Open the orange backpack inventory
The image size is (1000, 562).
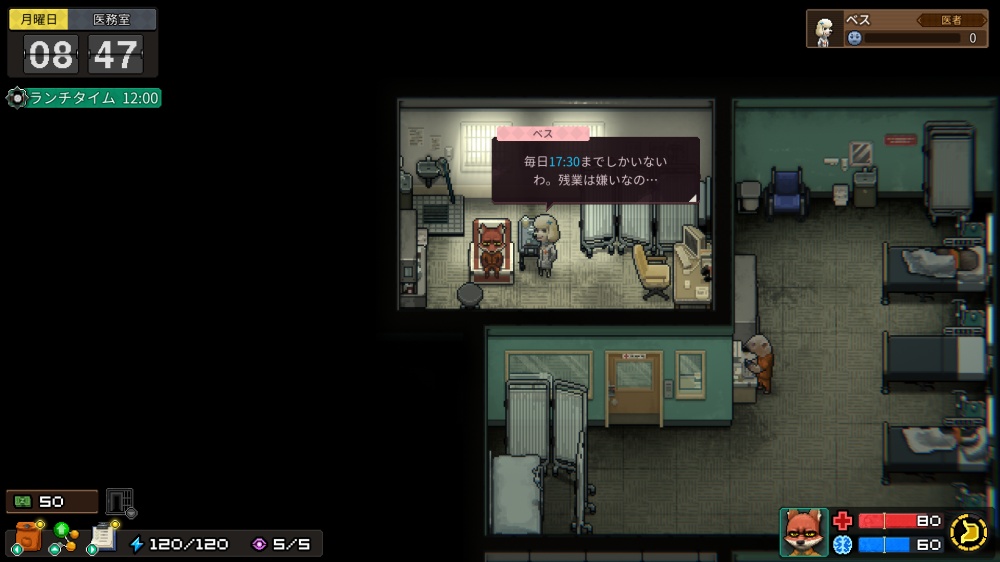click(x=27, y=537)
